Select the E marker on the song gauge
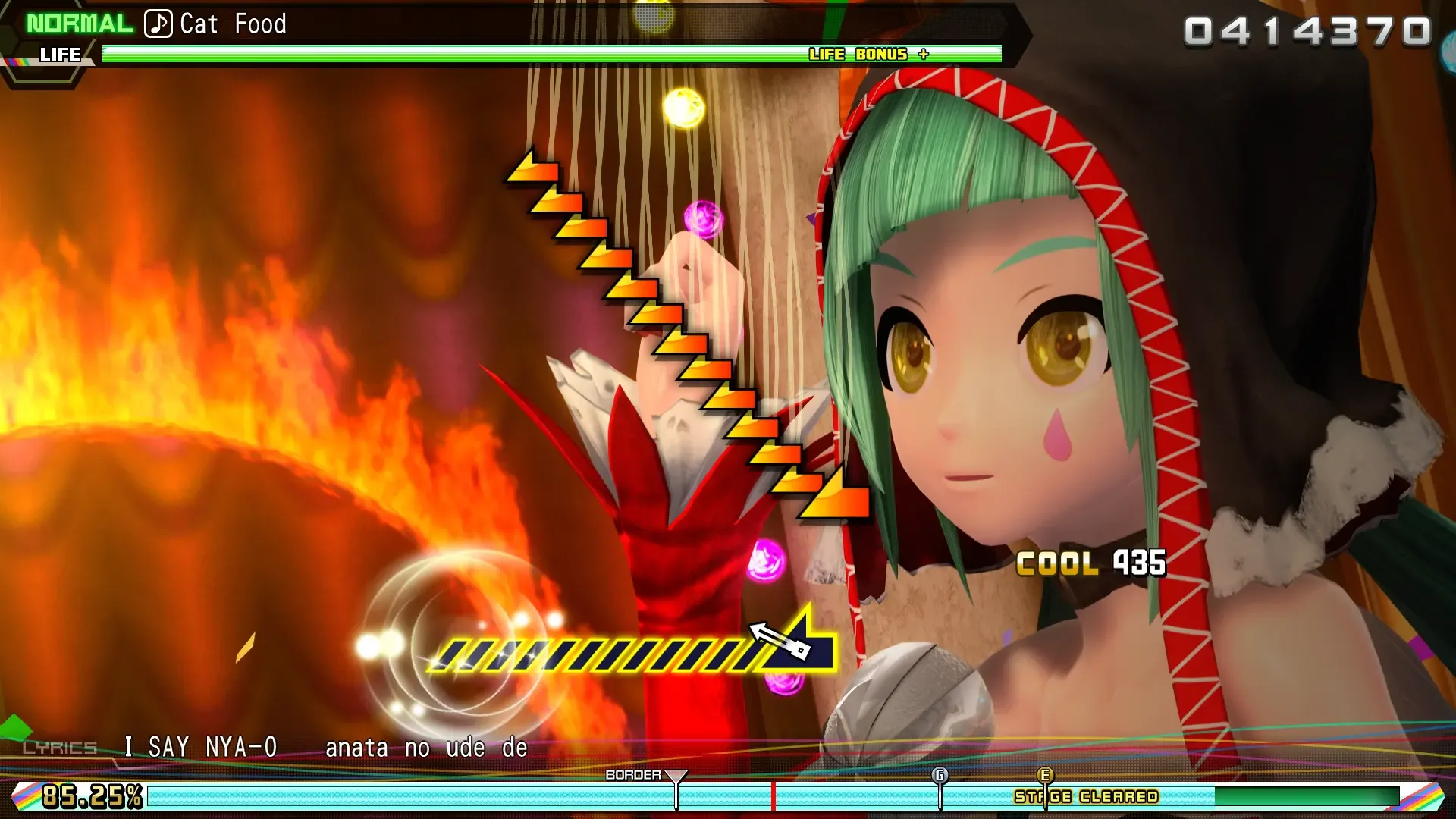1456x819 pixels. click(1045, 776)
